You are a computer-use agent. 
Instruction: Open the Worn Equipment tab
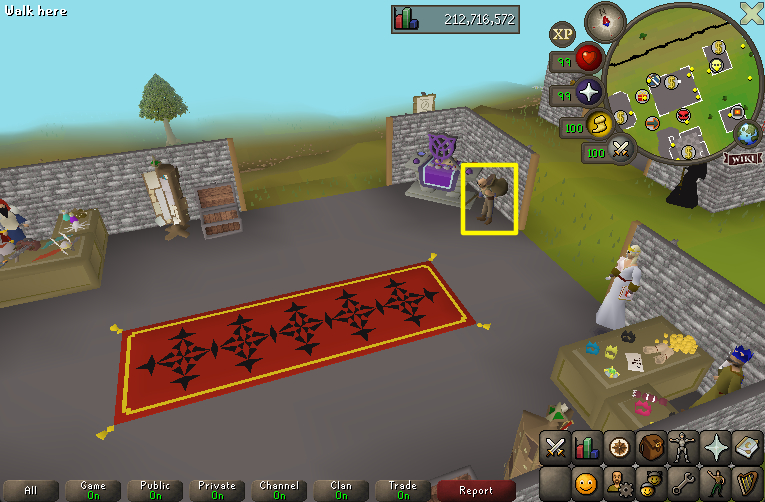(683, 447)
